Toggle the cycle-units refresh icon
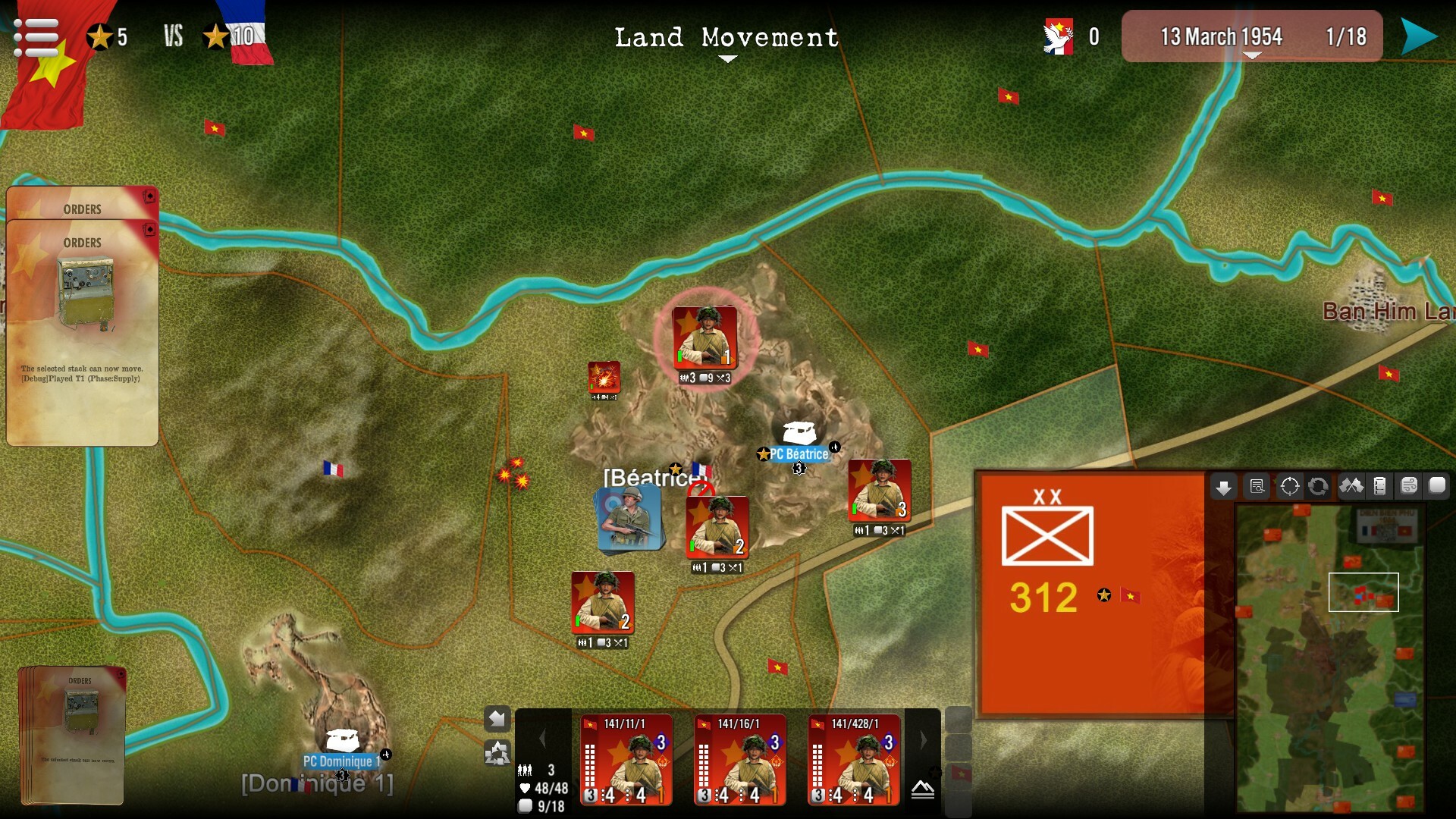The image size is (1456, 819). 1318,486
